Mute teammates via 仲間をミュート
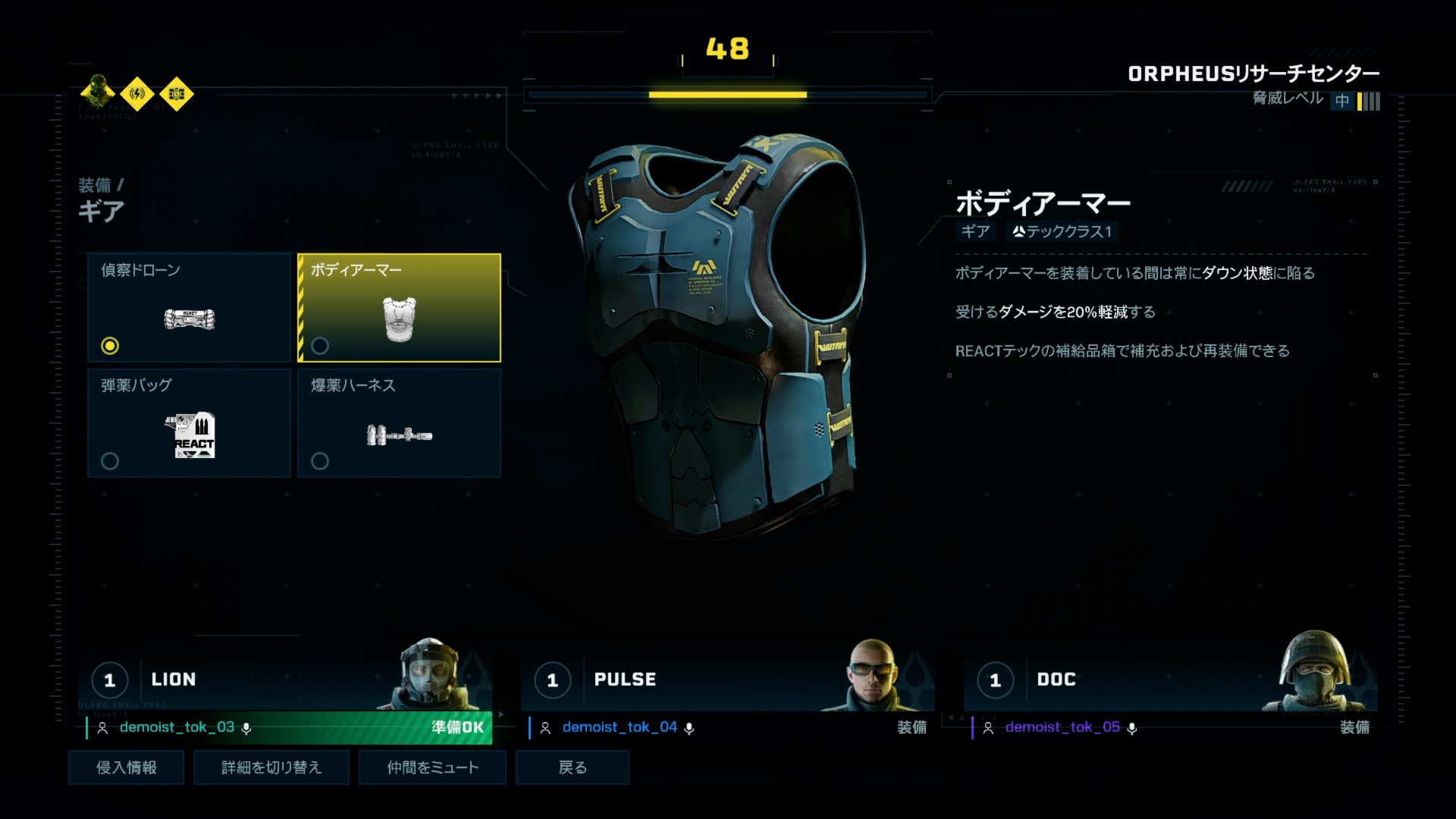 (x=432, y=767)
